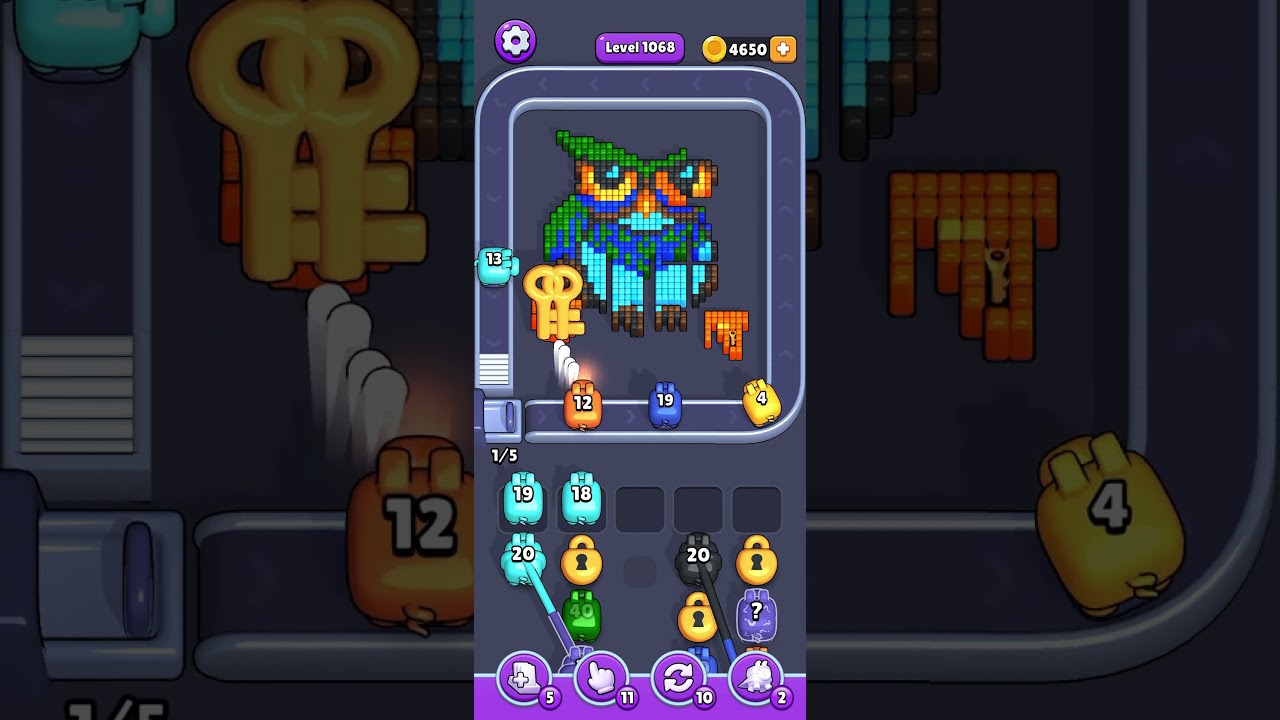
Task: Pick the black shooter numbered 20
Action: [x=697, y=559]
